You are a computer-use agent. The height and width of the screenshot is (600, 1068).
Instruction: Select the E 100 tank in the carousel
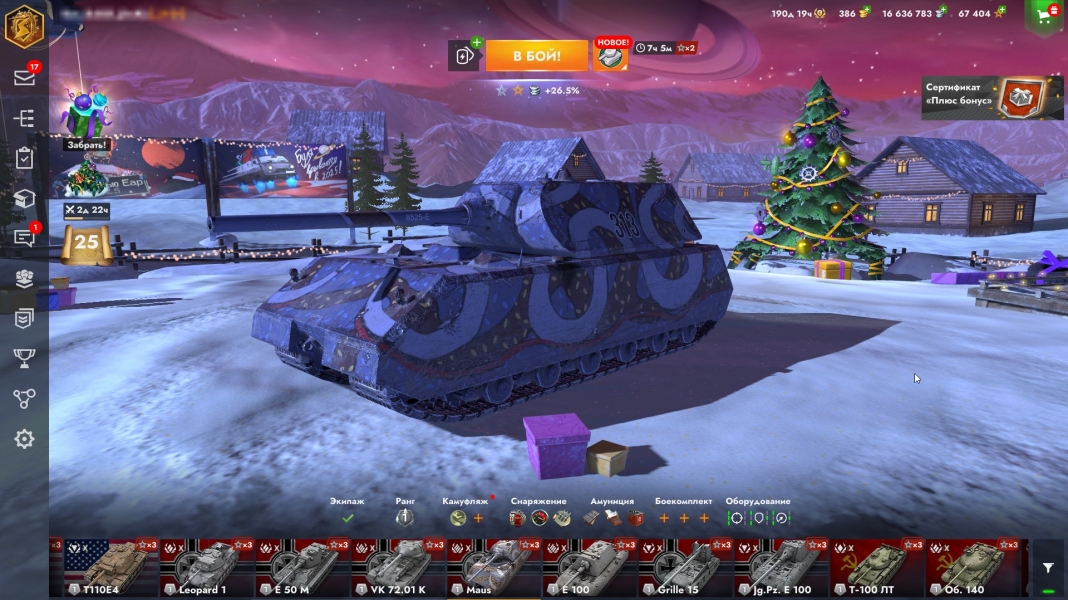(x=590, y=568)
